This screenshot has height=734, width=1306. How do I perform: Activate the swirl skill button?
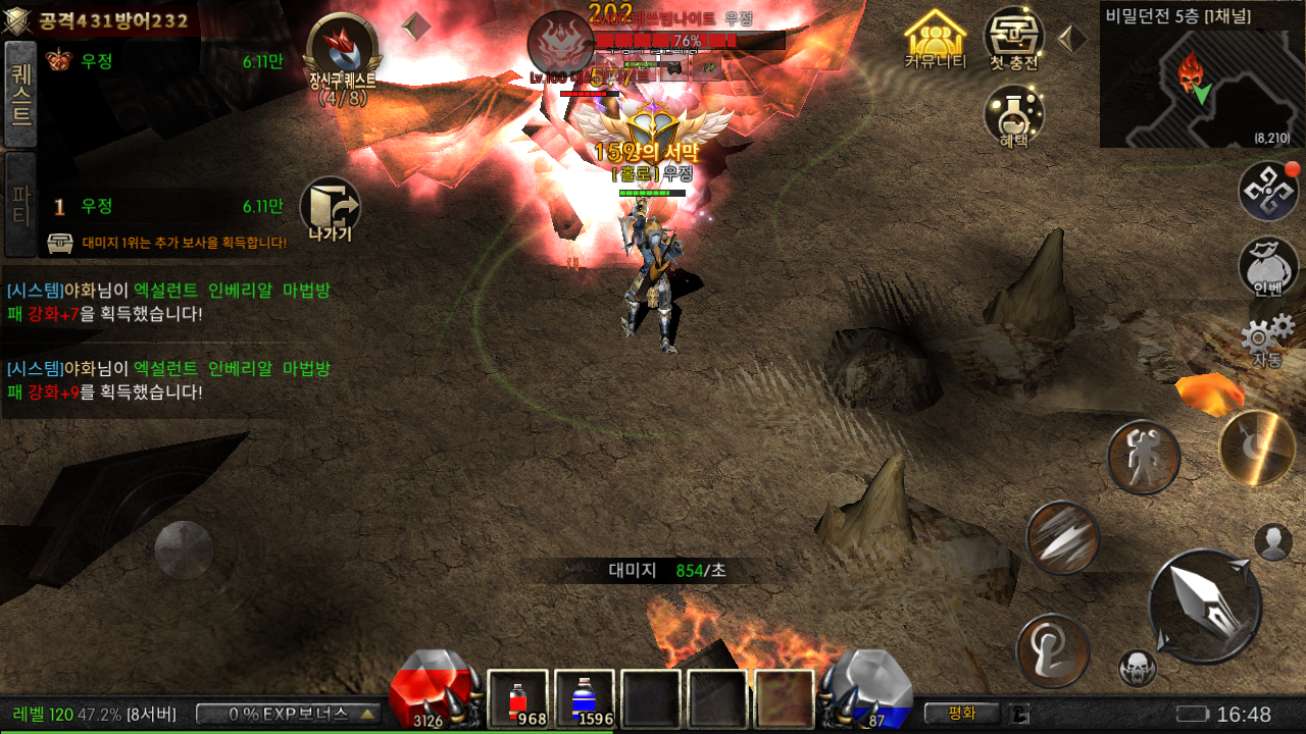click(x=1052, y=650)
